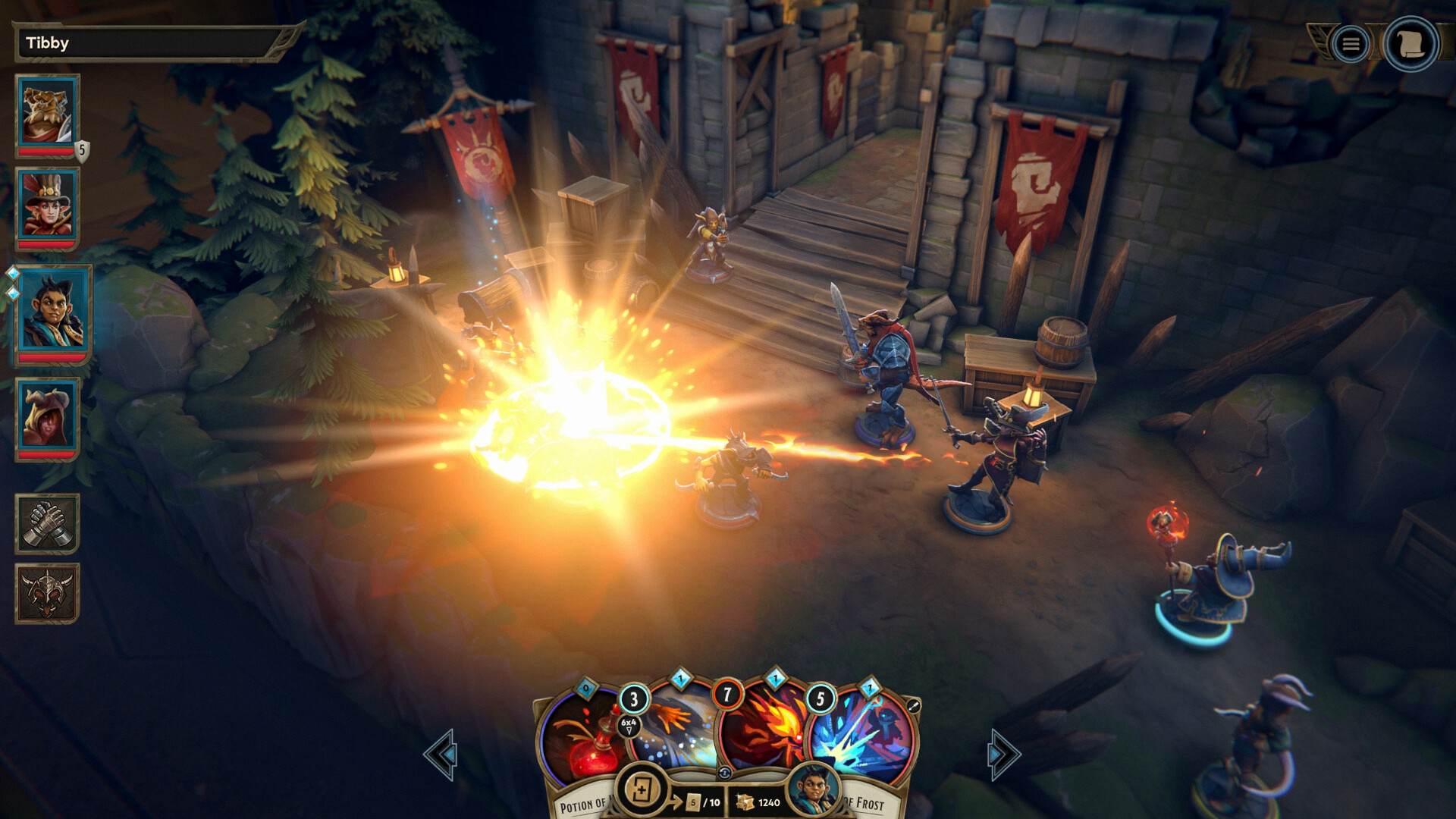Expand the 6x4 dice indicator on the card

630,726
